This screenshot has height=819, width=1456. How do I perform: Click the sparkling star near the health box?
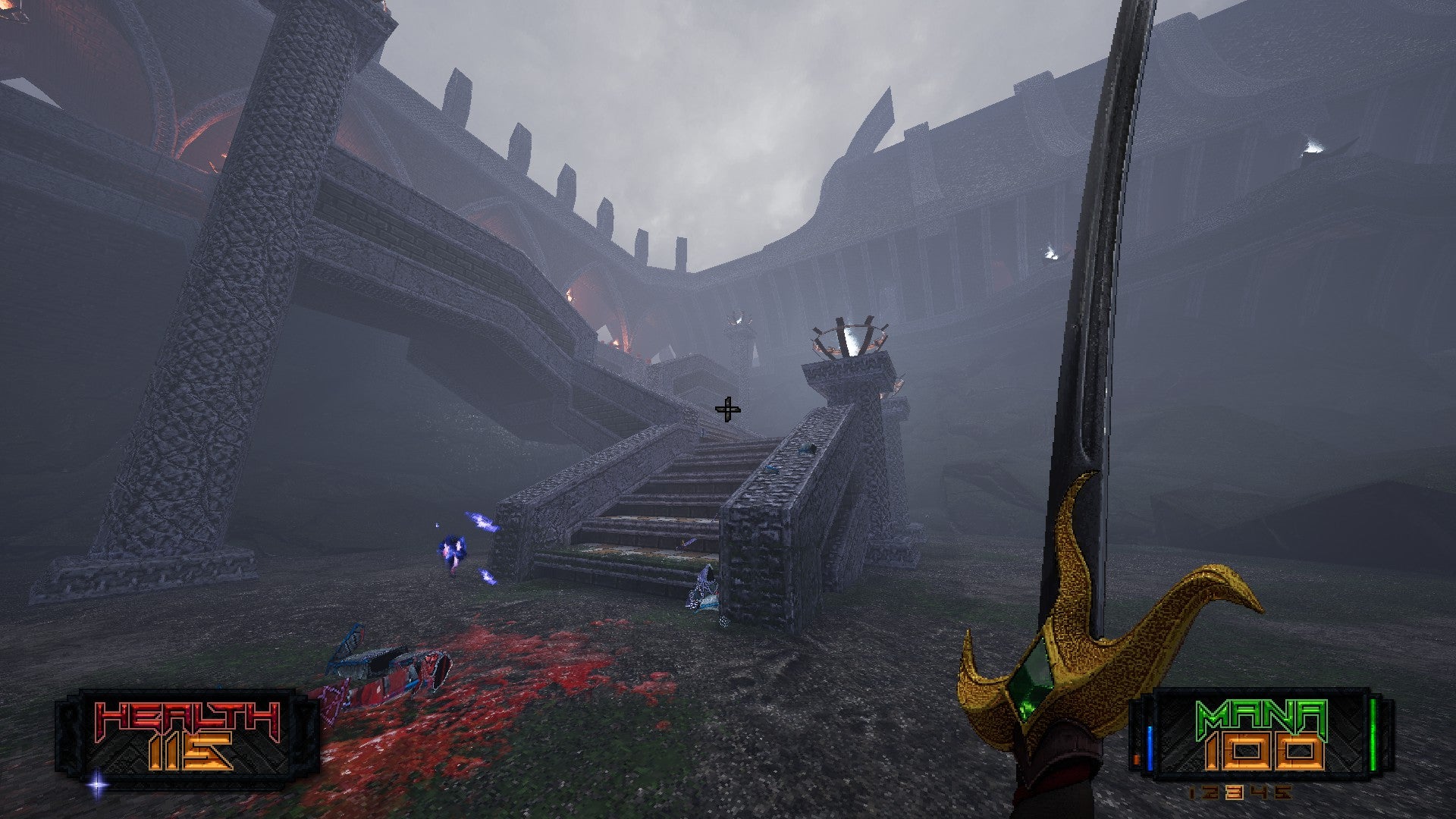[x=97, y=784]
